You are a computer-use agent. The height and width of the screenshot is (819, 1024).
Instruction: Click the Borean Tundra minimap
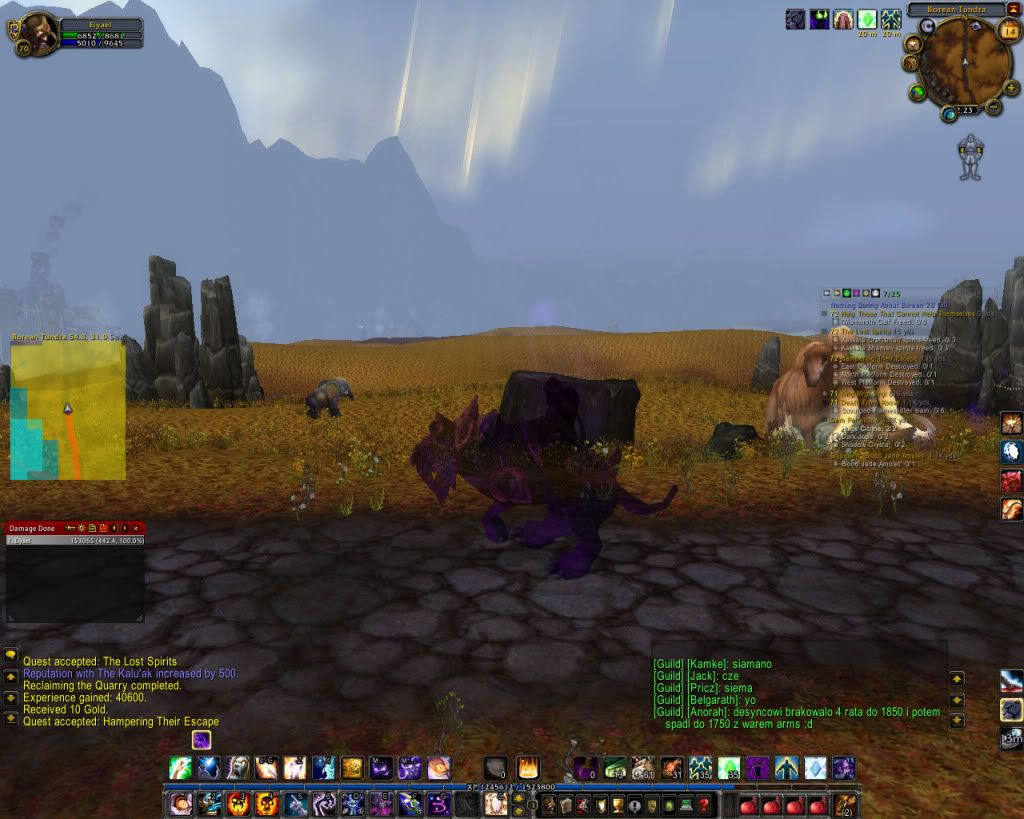coord(963,62)
